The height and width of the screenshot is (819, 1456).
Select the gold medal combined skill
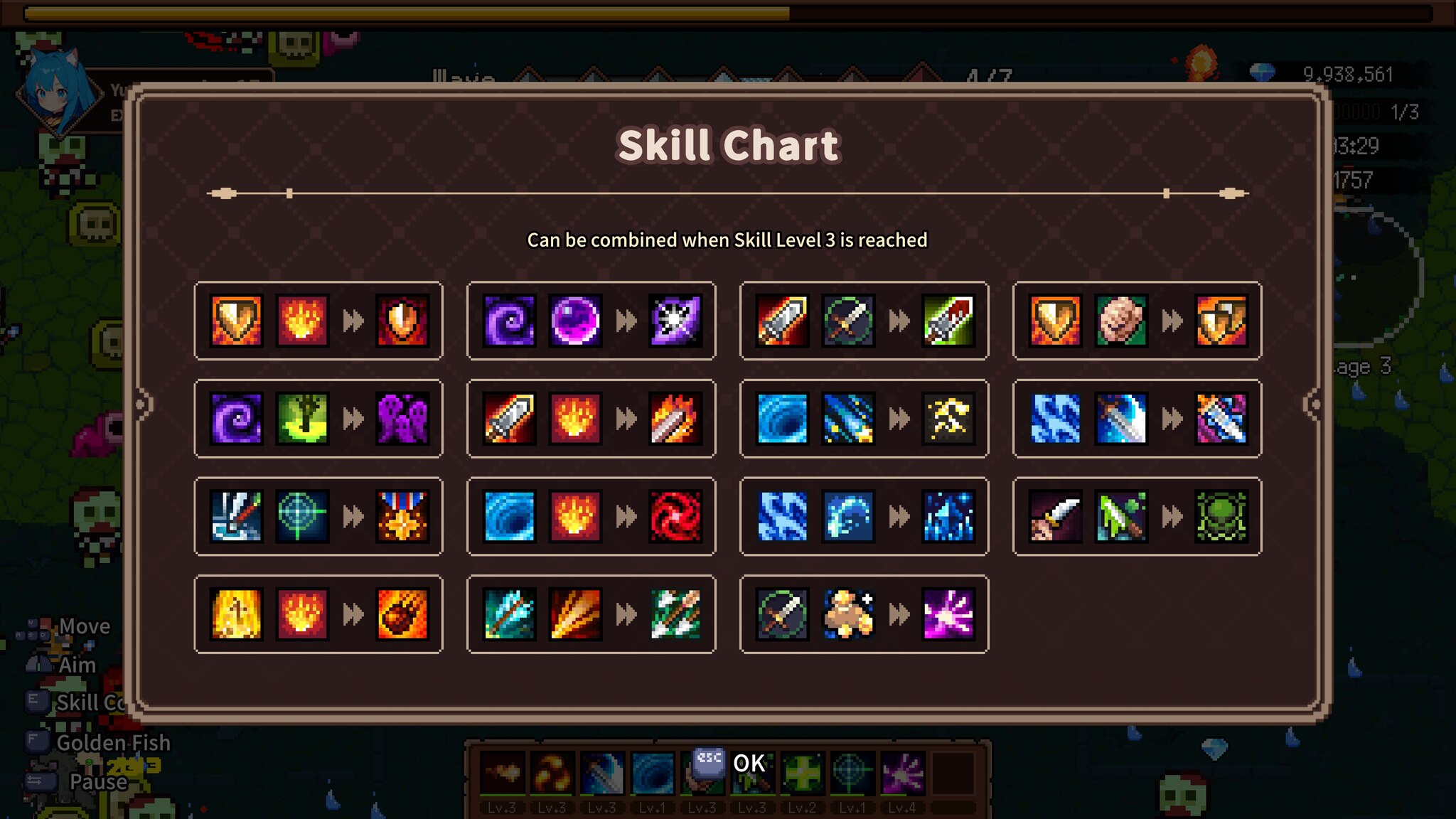pos(402,516)
